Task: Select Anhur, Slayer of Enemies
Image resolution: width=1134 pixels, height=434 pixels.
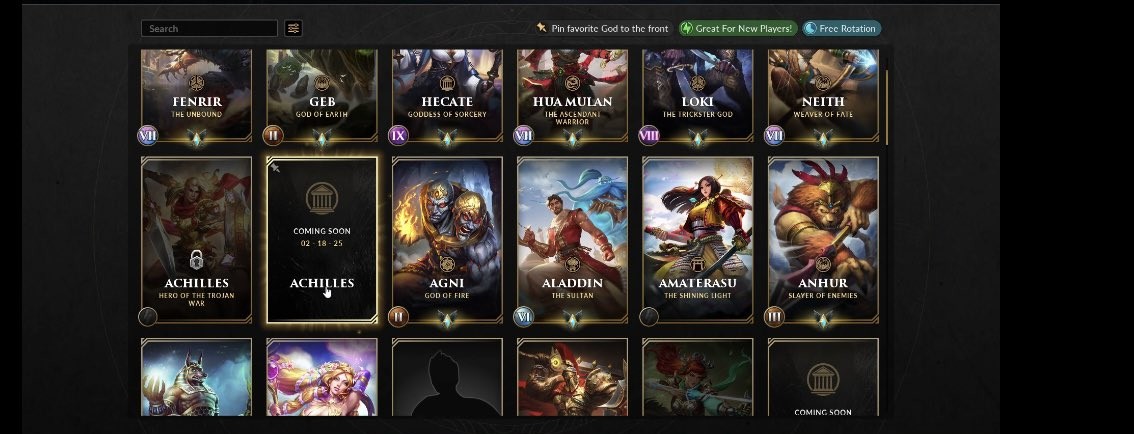Action: (x=823, y=239)
